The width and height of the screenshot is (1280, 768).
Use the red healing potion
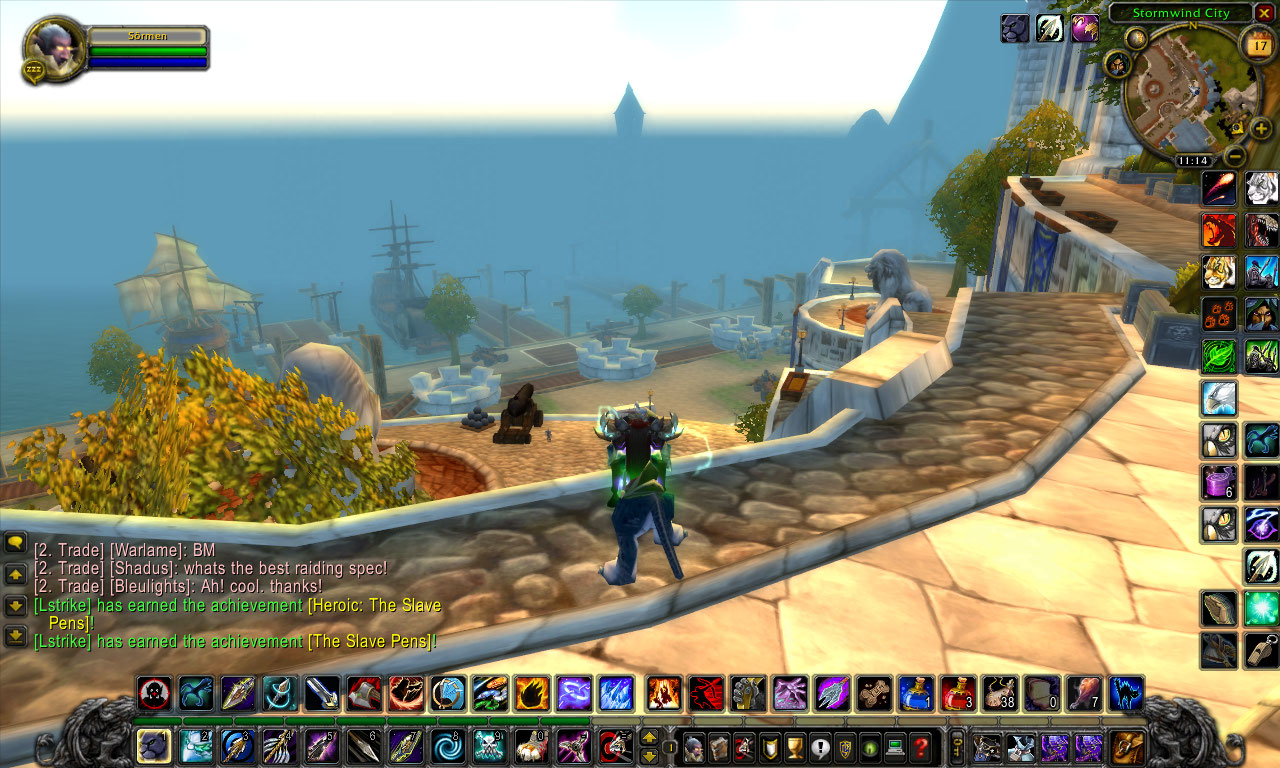tap(958, 693)
